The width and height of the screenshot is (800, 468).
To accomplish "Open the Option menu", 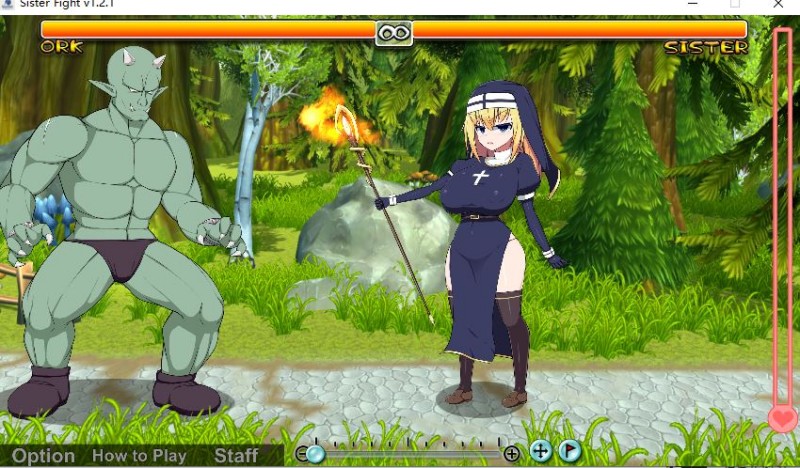I will 43,456.
